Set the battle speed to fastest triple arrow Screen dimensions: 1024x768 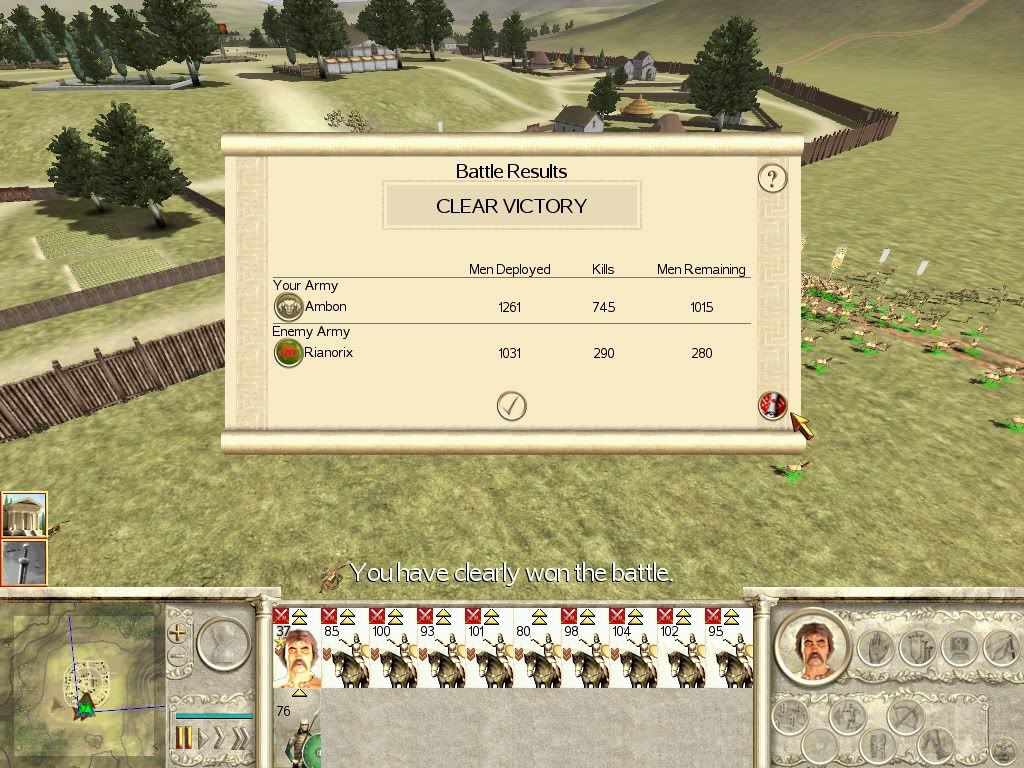pos(239,738)
